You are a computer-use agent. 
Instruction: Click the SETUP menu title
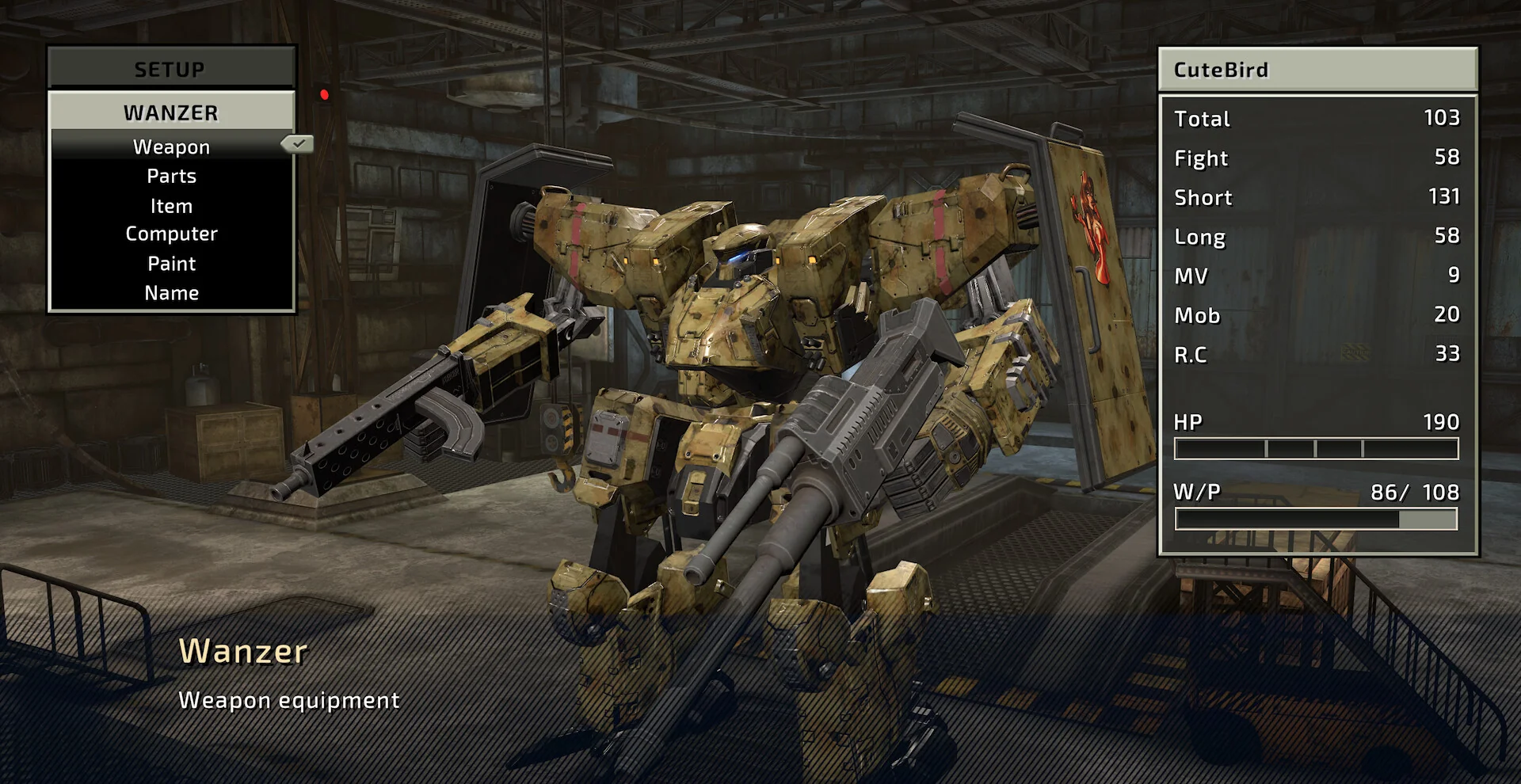[170, 70]
